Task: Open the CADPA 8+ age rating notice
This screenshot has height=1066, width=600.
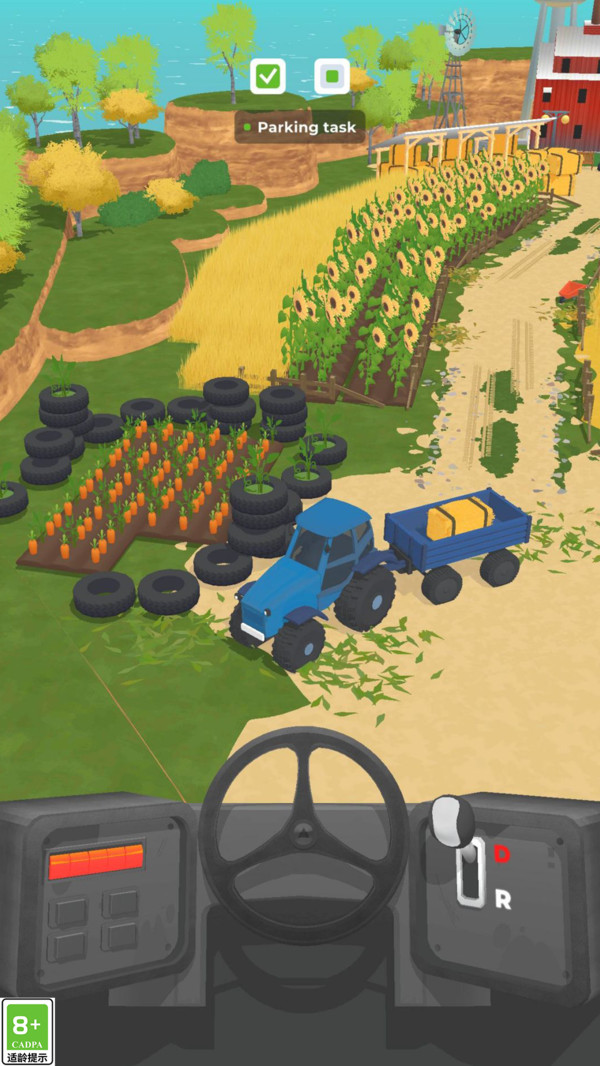Action: (27, 1031)
